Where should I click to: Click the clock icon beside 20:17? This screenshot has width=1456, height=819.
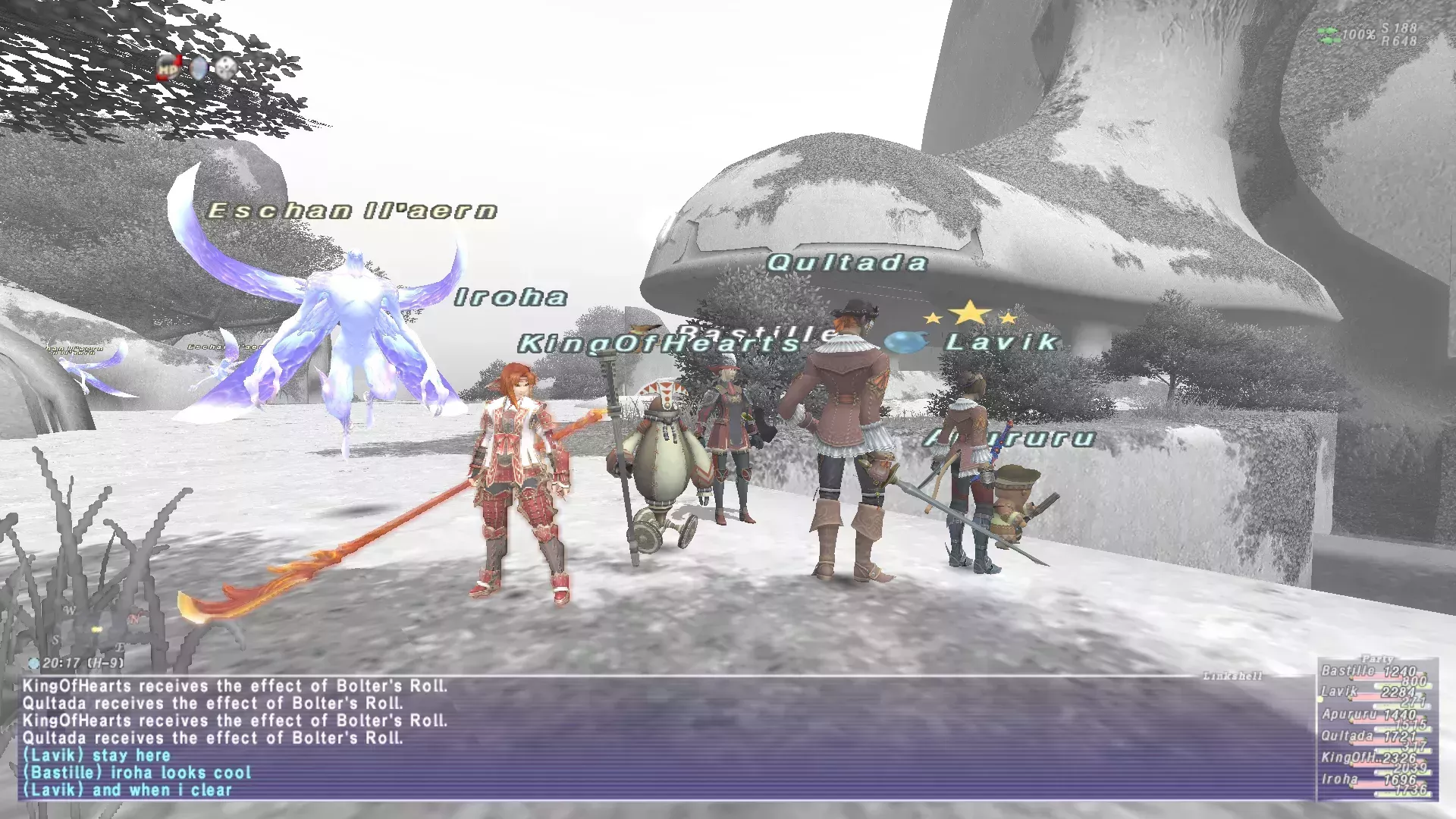33,661
